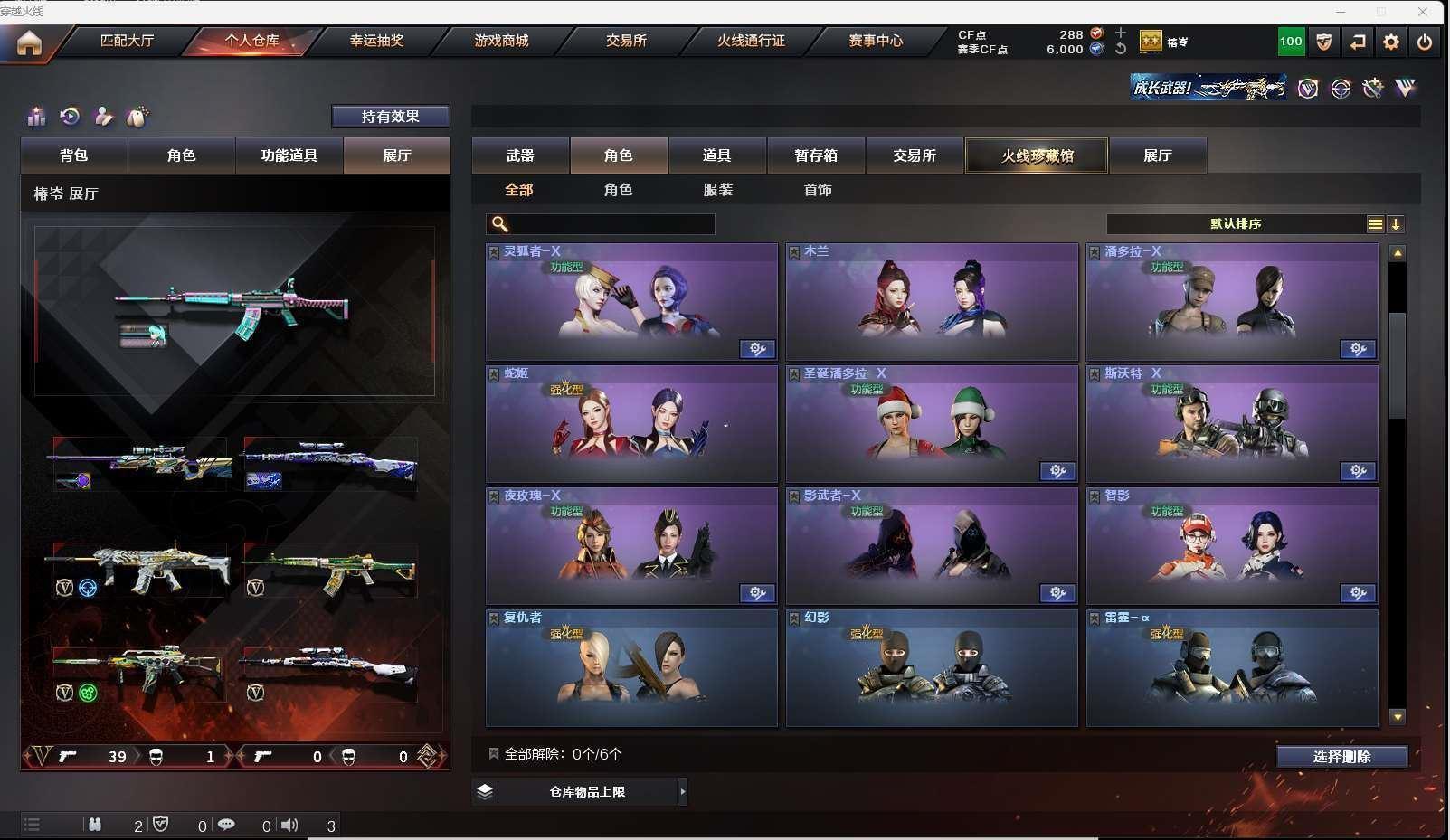Select the 木兰 character card
Screen dimensions: 1450x840
pos(932,302)
